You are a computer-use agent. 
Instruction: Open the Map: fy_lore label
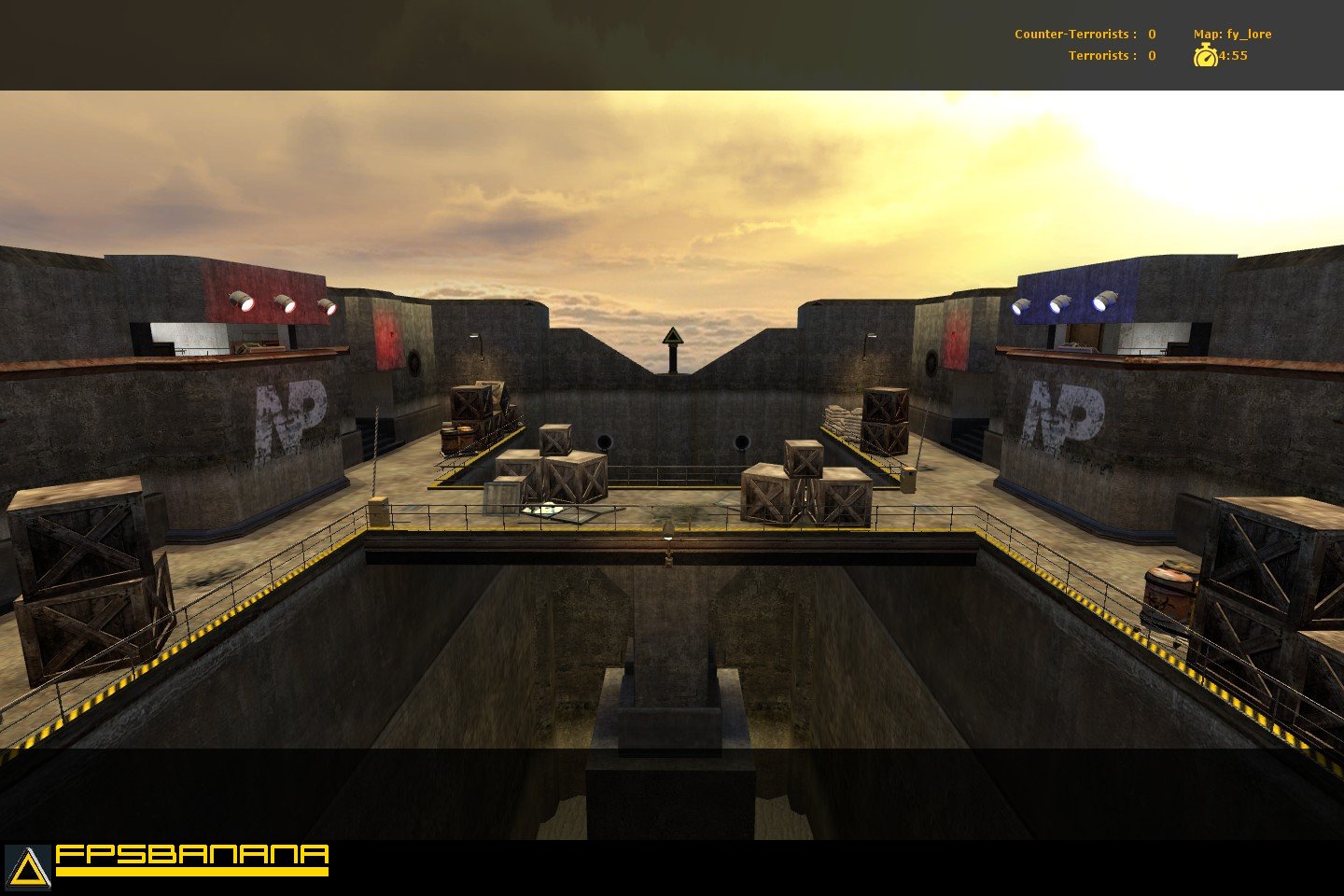pyautogui.click(x=1234, y=33)
